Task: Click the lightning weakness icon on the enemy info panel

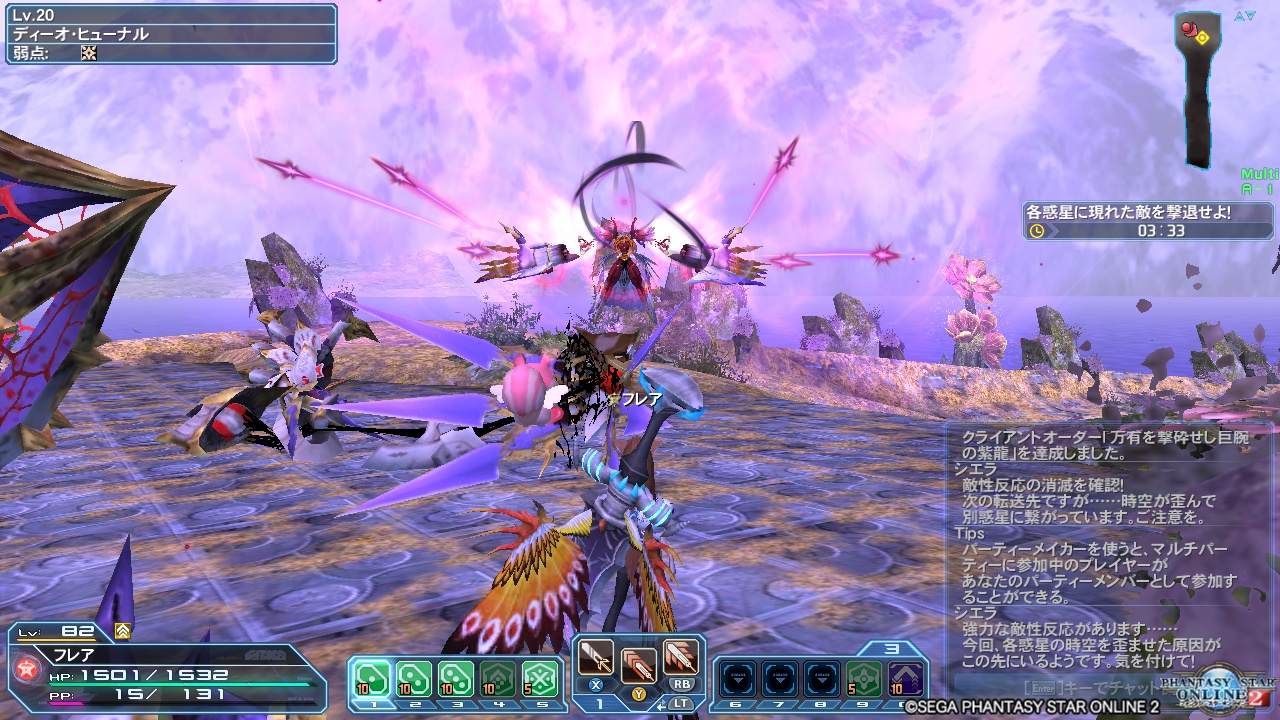Action: tap(89, 53)
